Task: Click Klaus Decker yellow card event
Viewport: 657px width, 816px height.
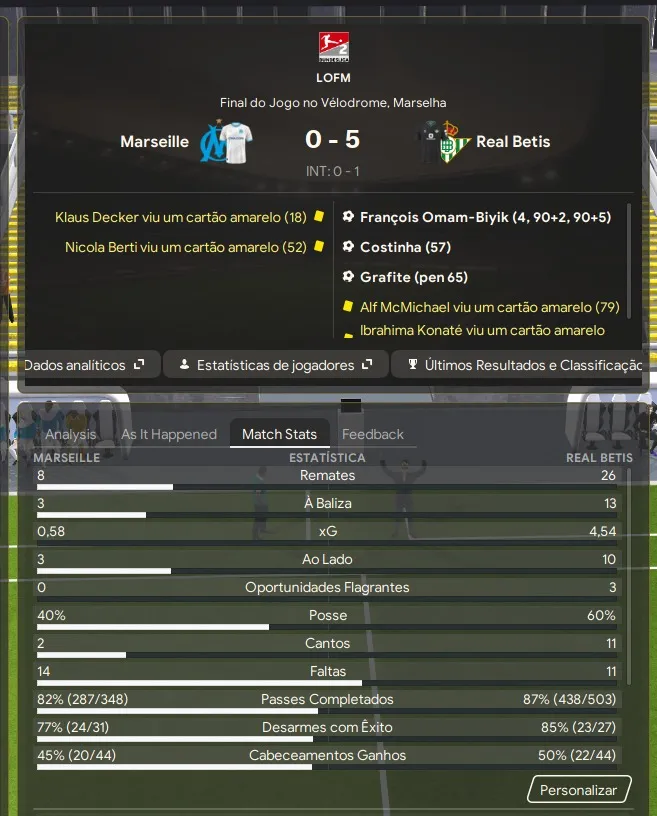Action: (x=181, y=216)
